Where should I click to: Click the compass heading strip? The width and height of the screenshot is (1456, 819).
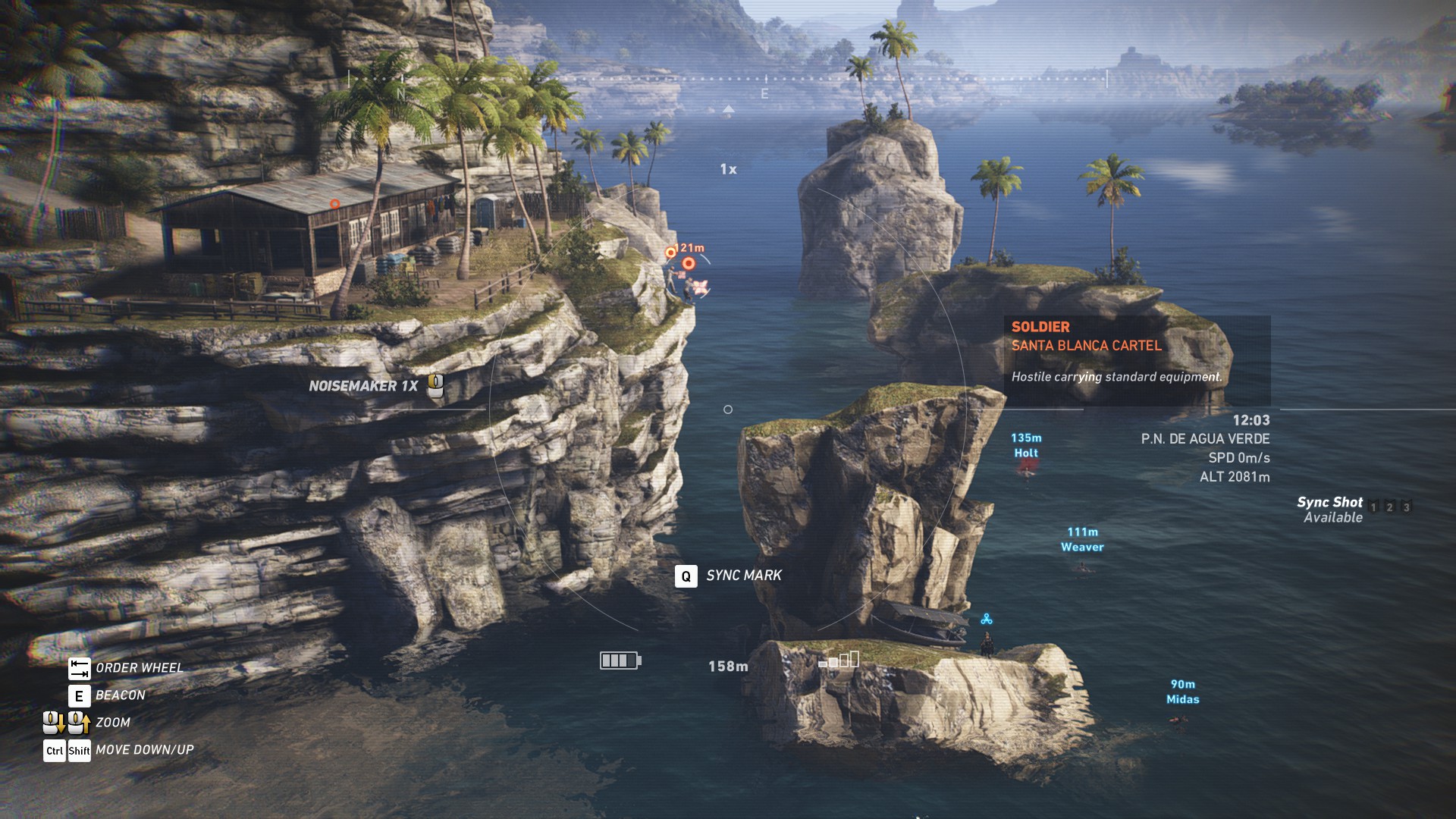click(x=727, y=79)
